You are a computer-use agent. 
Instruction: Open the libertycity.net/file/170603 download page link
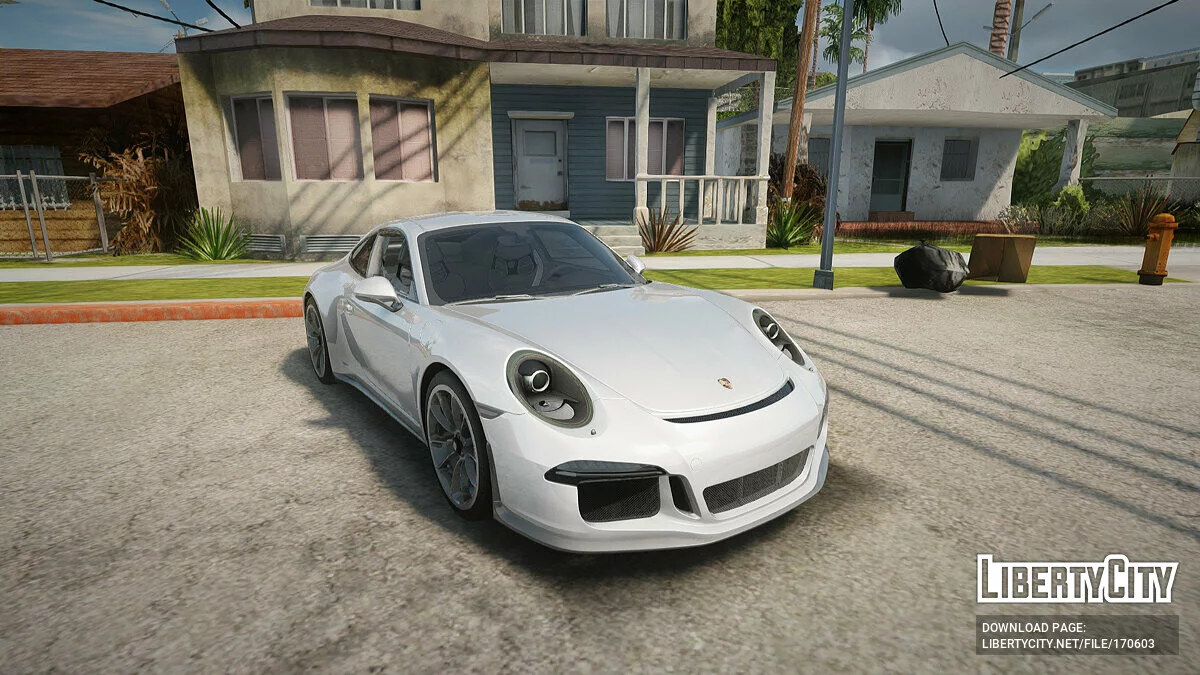1067,644
